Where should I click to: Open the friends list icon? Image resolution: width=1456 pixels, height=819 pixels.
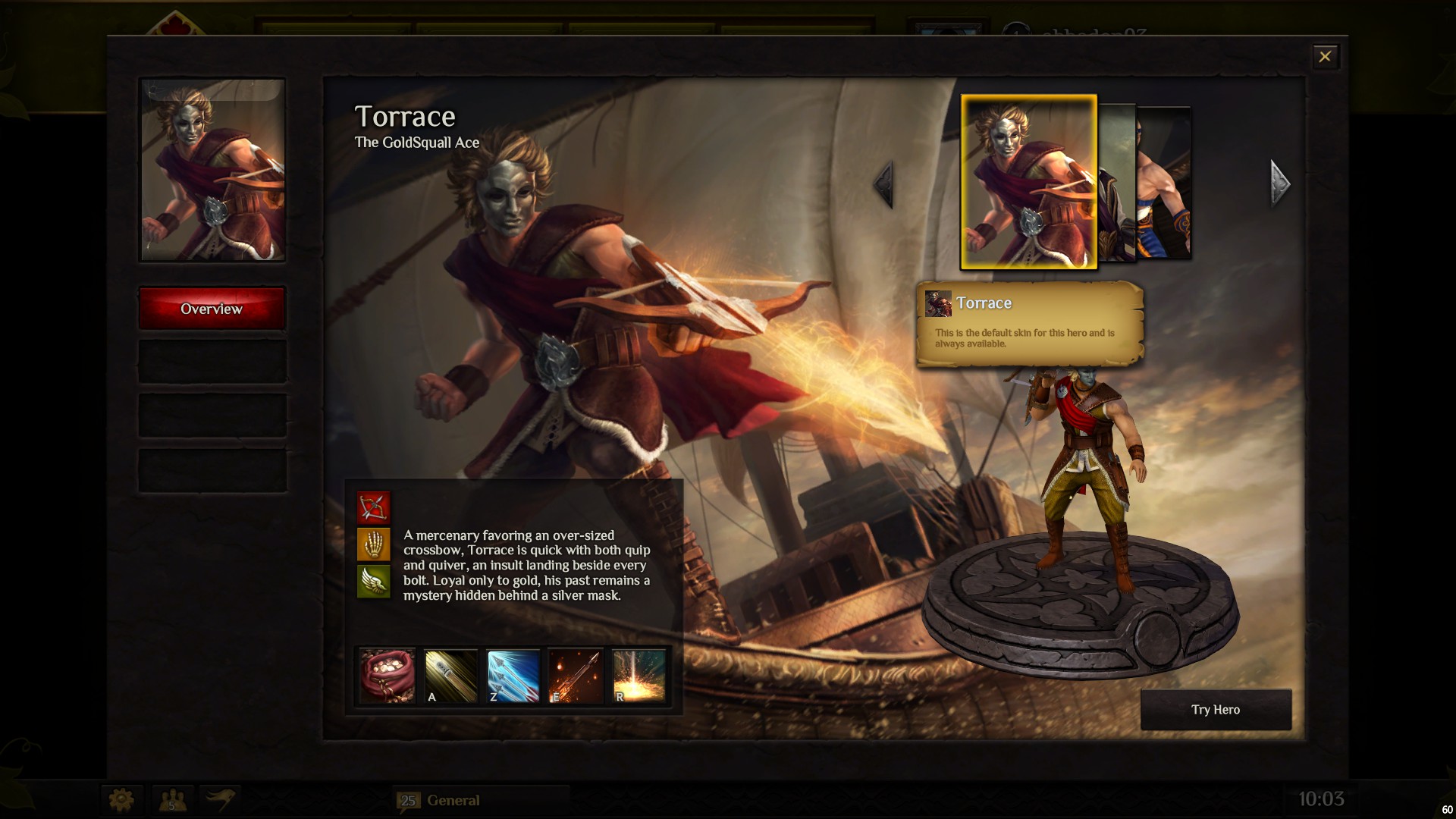pos(173,799)
